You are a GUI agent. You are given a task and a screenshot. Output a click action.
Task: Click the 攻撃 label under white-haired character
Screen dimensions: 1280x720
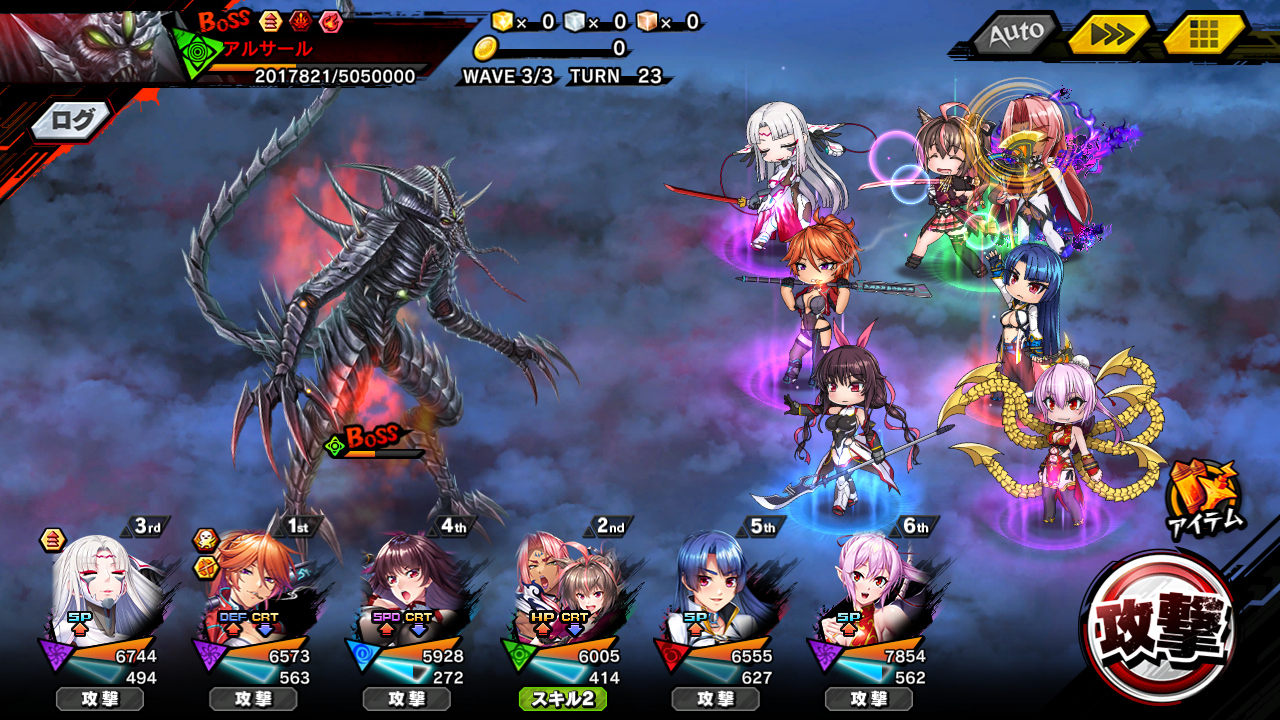100,699
